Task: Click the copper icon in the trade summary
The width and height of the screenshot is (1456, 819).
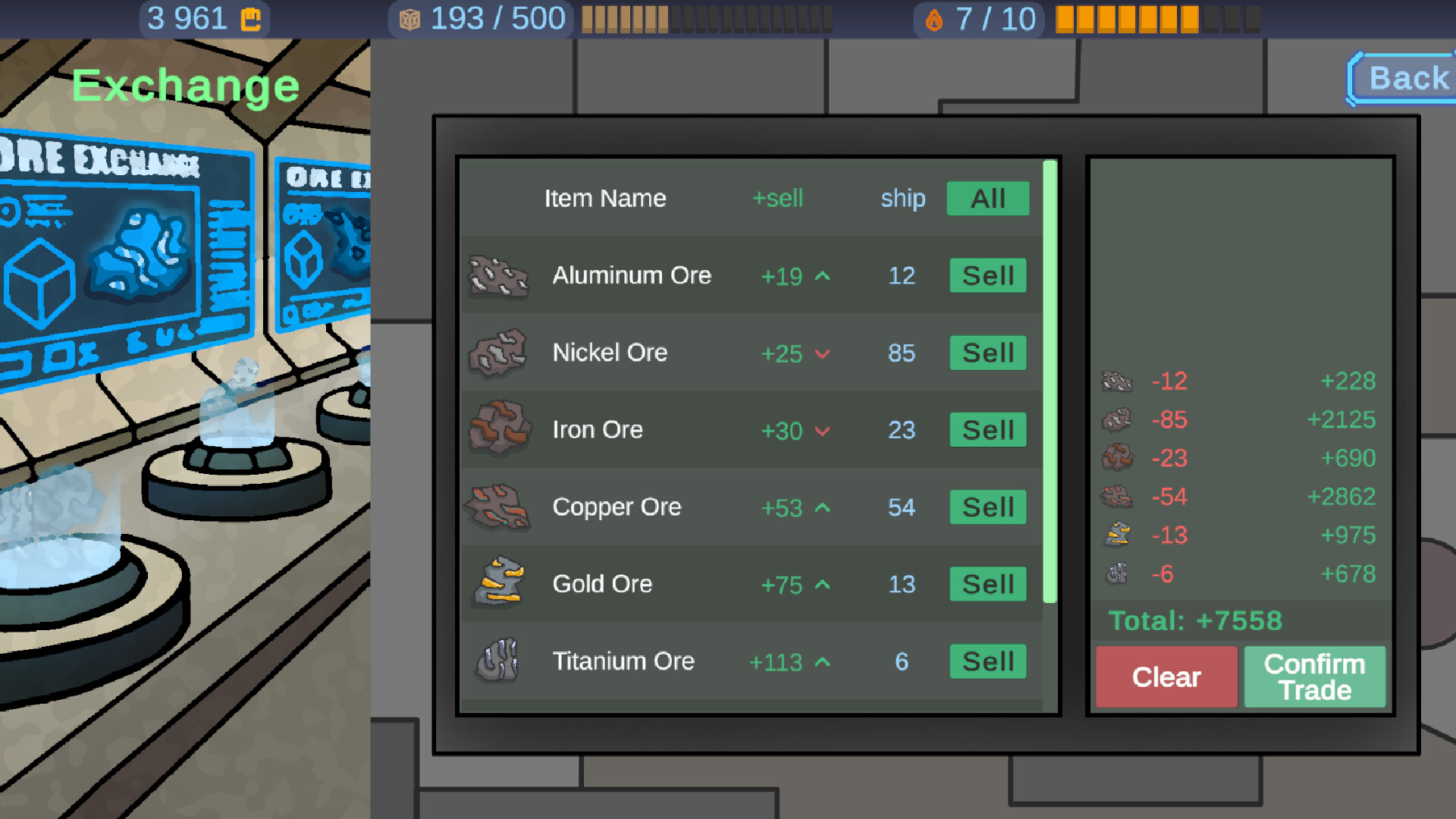Action: click(1117, 497)
